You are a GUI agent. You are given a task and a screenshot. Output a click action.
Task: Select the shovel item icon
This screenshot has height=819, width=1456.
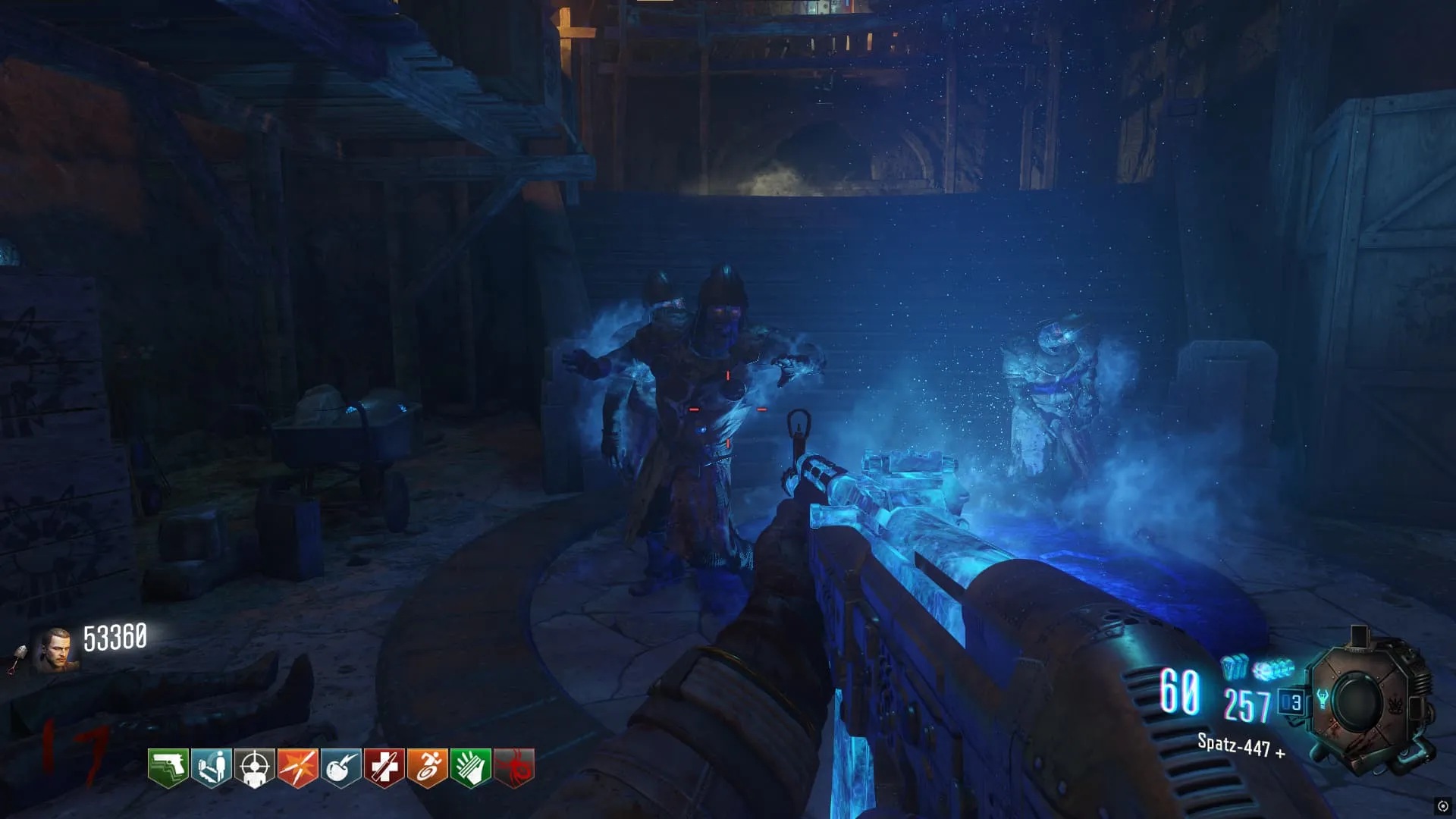click(x=17, y=658)
